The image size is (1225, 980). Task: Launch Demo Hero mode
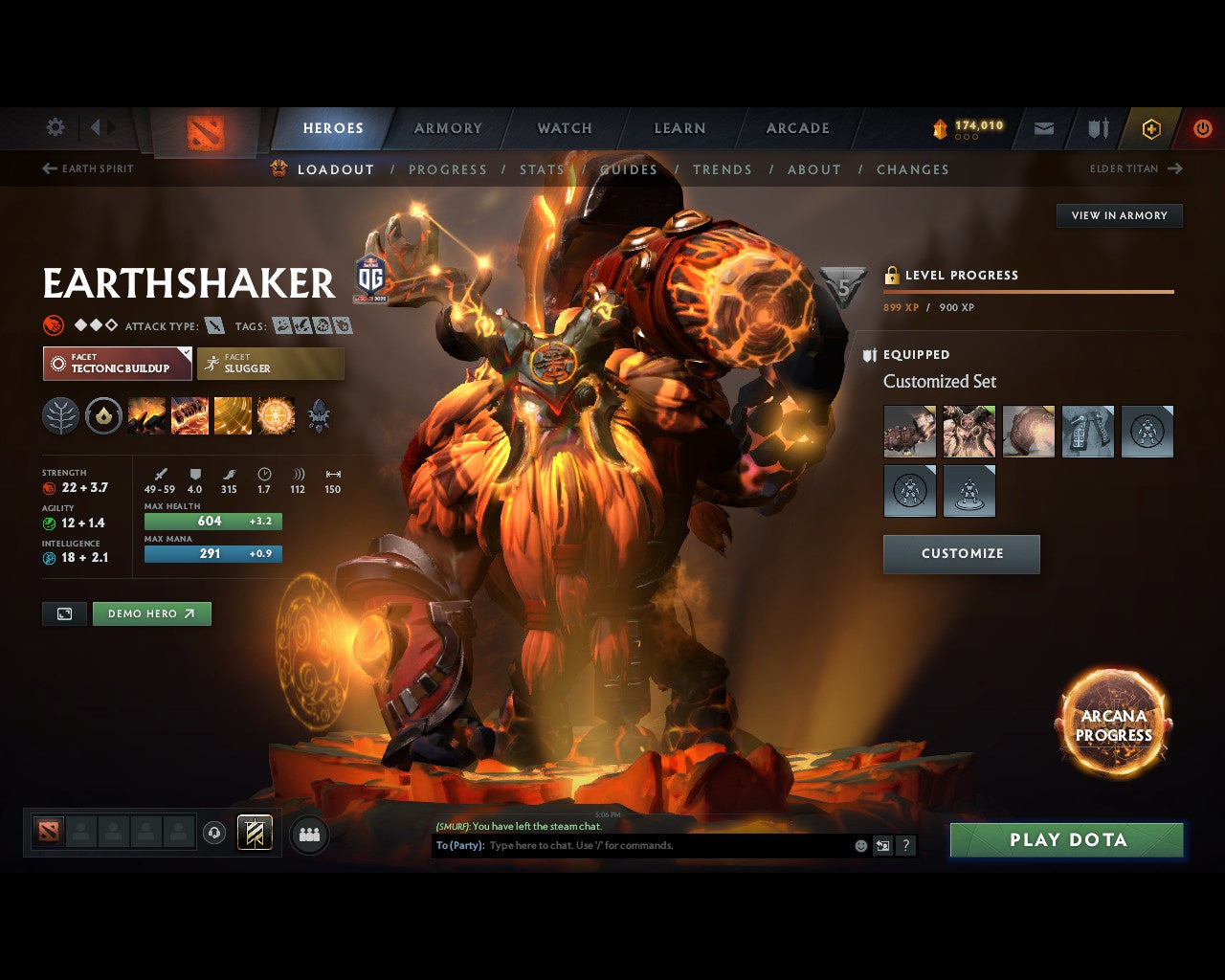(151, 613)
